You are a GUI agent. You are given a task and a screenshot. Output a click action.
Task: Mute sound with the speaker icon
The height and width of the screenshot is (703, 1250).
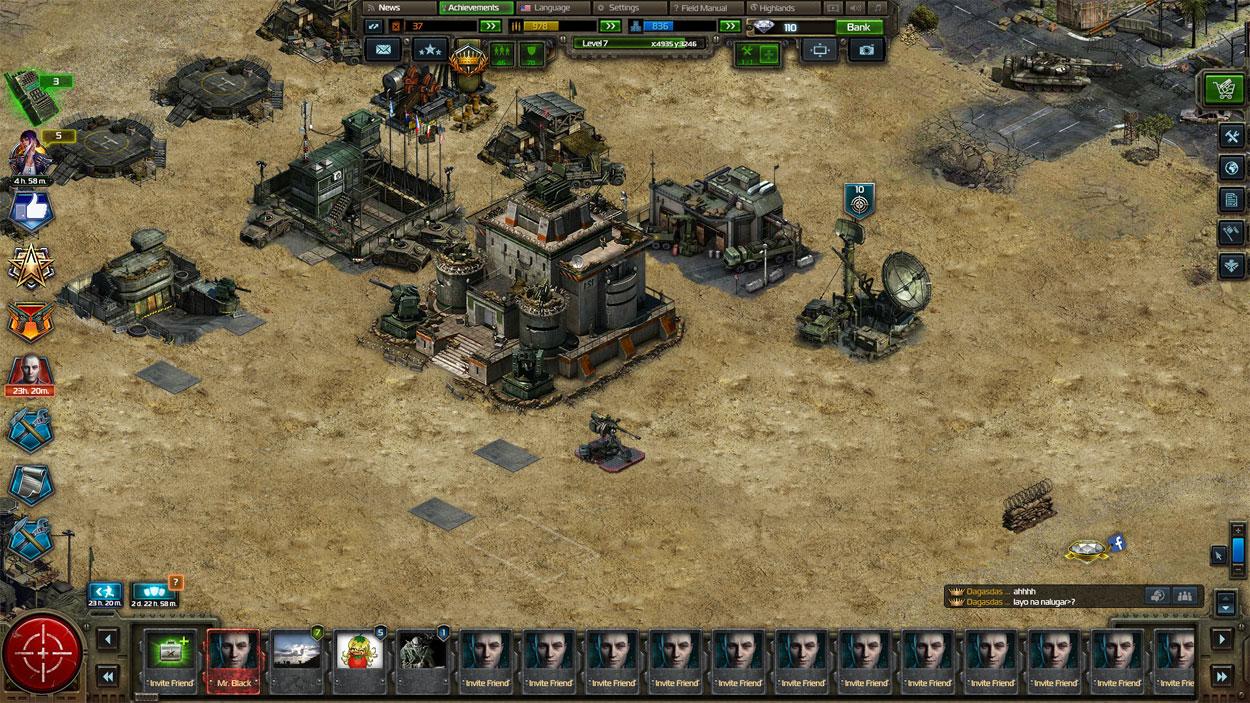coord(857,8)
